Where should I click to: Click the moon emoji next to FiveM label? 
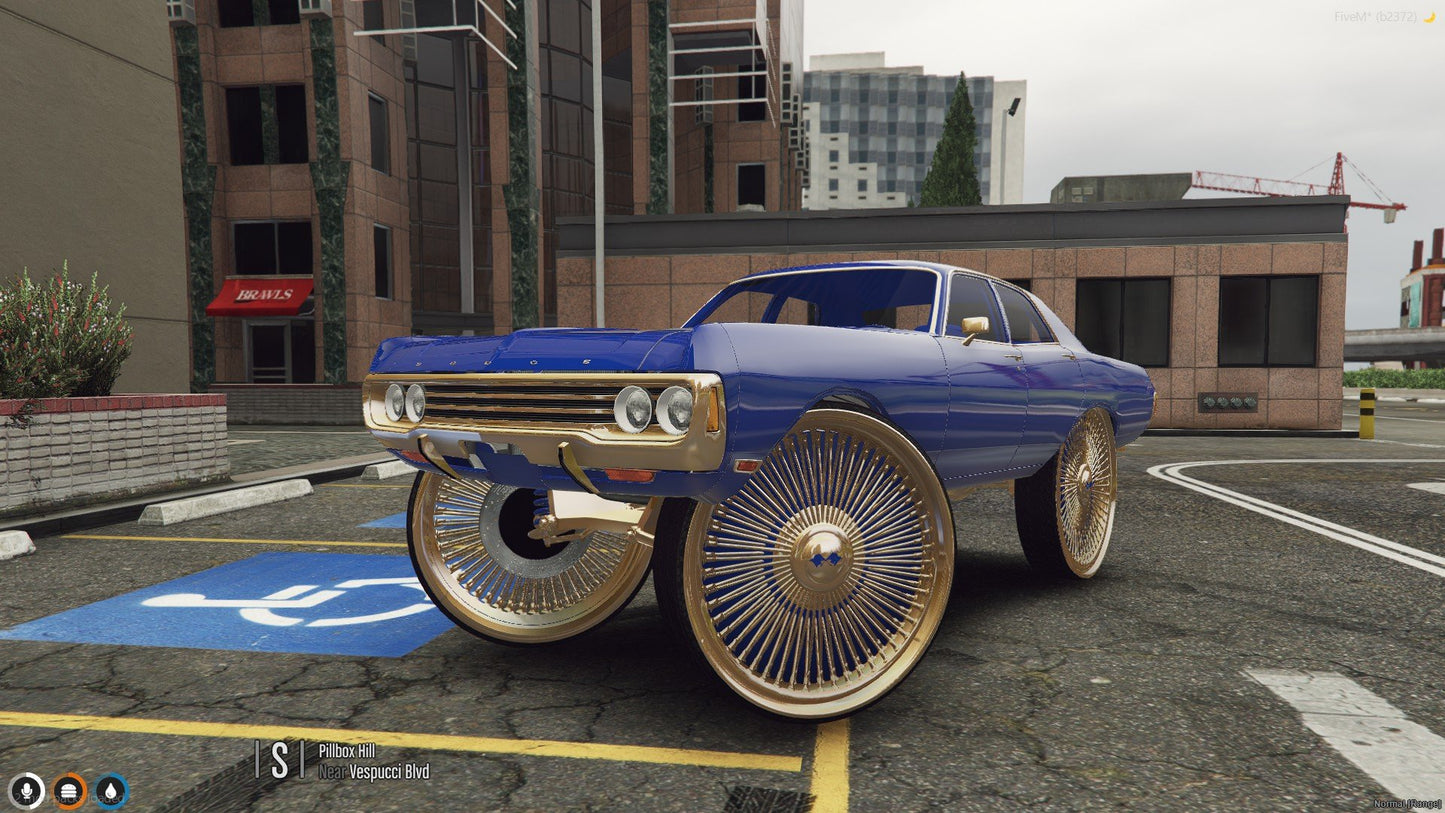pos(1432,15)
